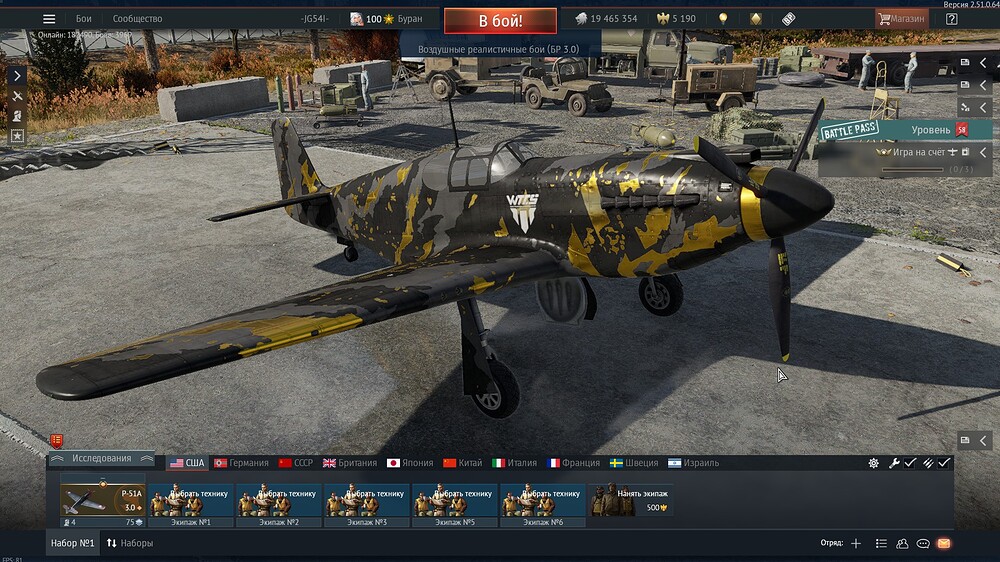
Task: Open the Магазин shop
Action: pos(901,19)
